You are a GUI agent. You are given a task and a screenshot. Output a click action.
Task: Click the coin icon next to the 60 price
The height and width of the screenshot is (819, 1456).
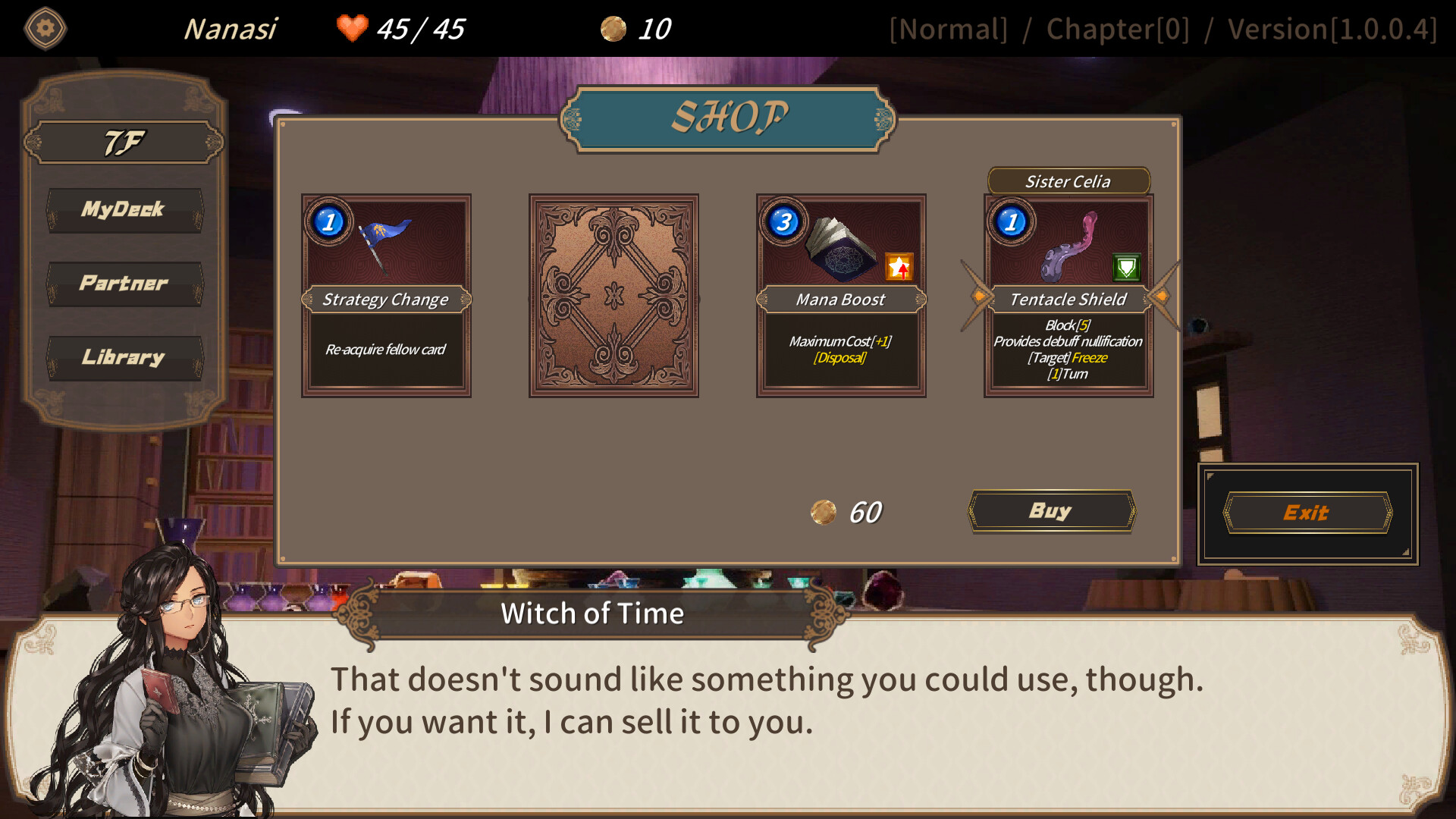(824, 510)
